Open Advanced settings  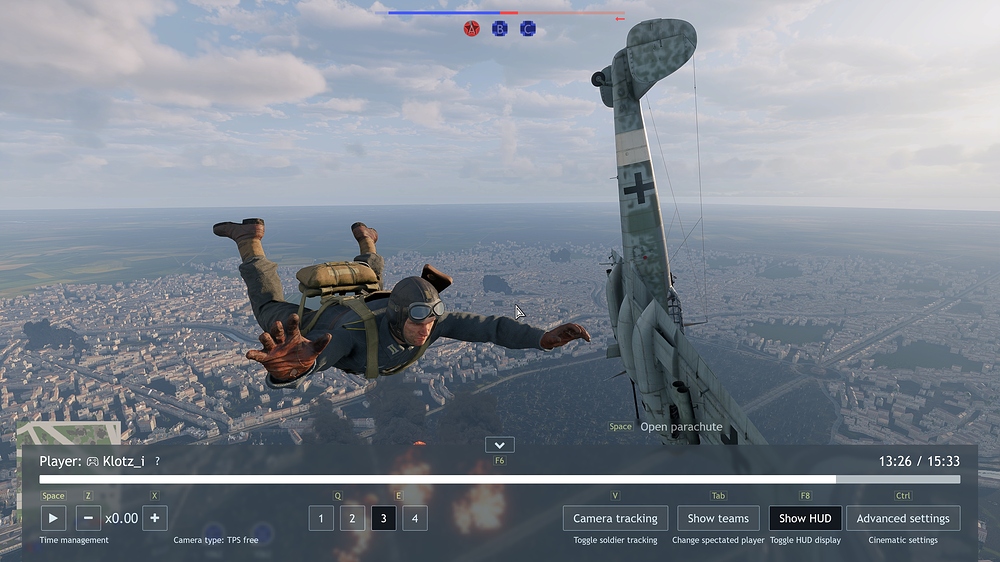903,518
